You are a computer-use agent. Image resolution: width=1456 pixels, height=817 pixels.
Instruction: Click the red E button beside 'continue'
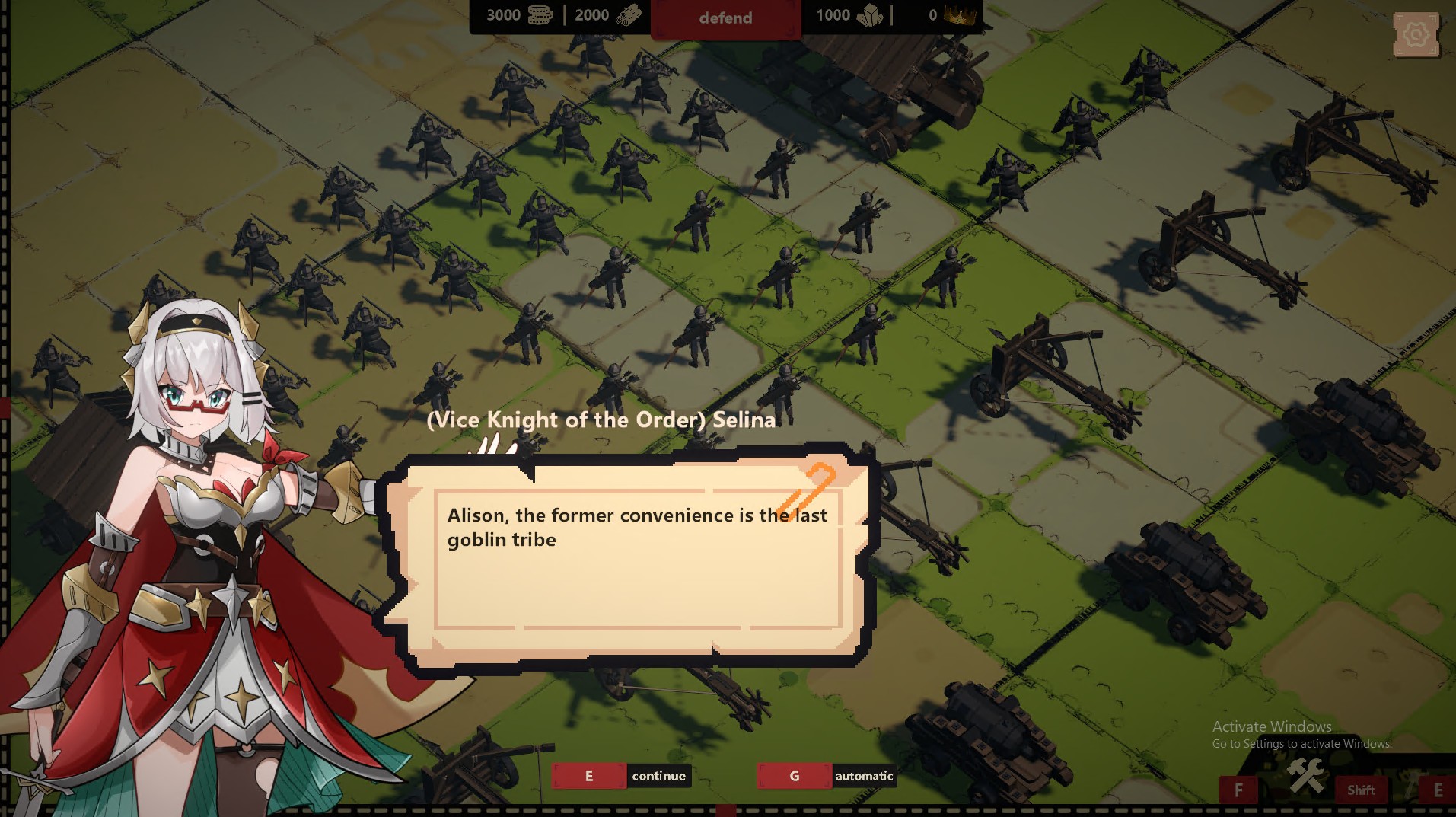tap(588, 775)
